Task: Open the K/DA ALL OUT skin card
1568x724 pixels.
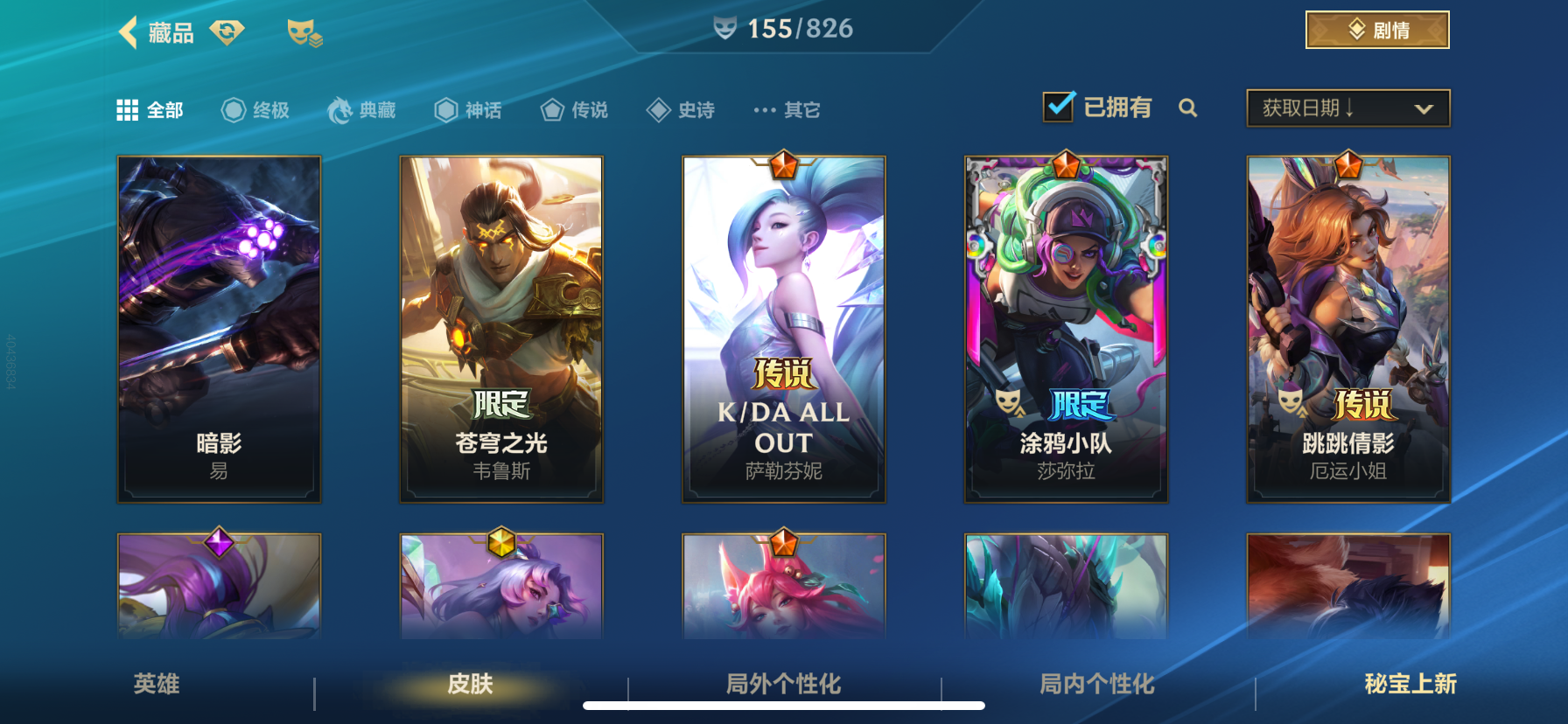Action: (x=783, y=328)
